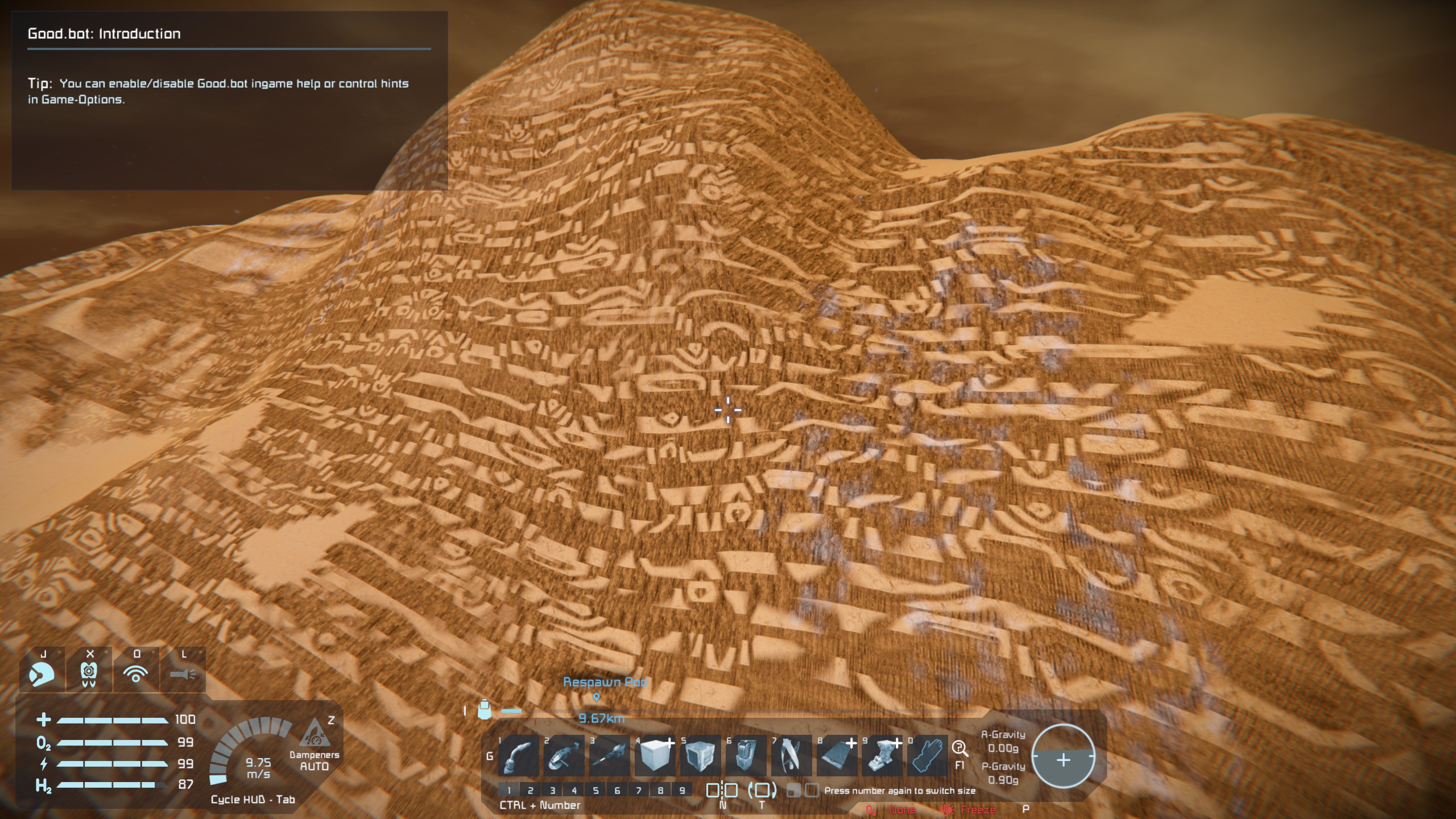The width and height of the screenshot is (1456, 819).
Task: Switch to toolbar page 2
Action: pos(530,790)
